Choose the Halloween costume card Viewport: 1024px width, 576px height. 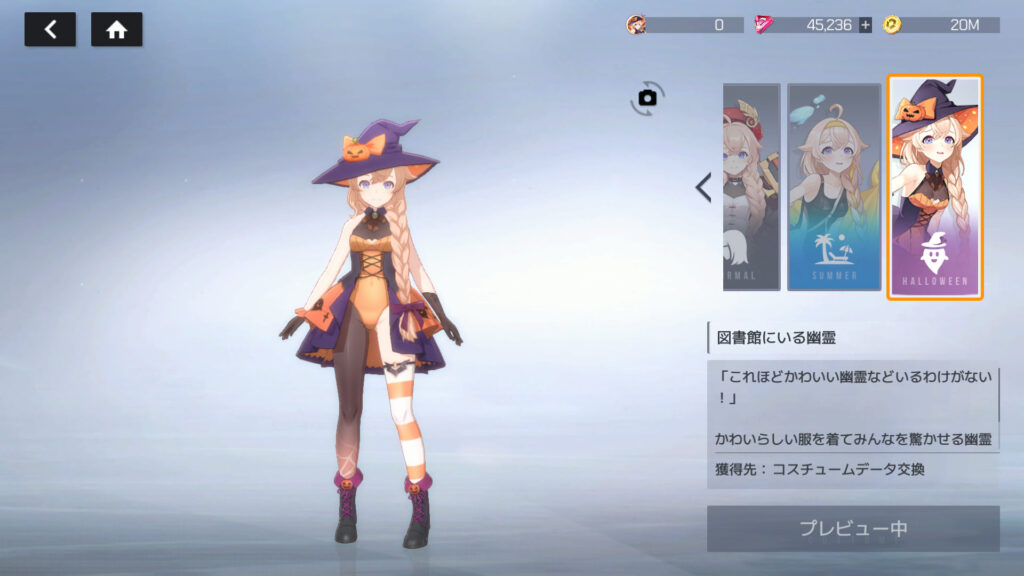[935, 187]
